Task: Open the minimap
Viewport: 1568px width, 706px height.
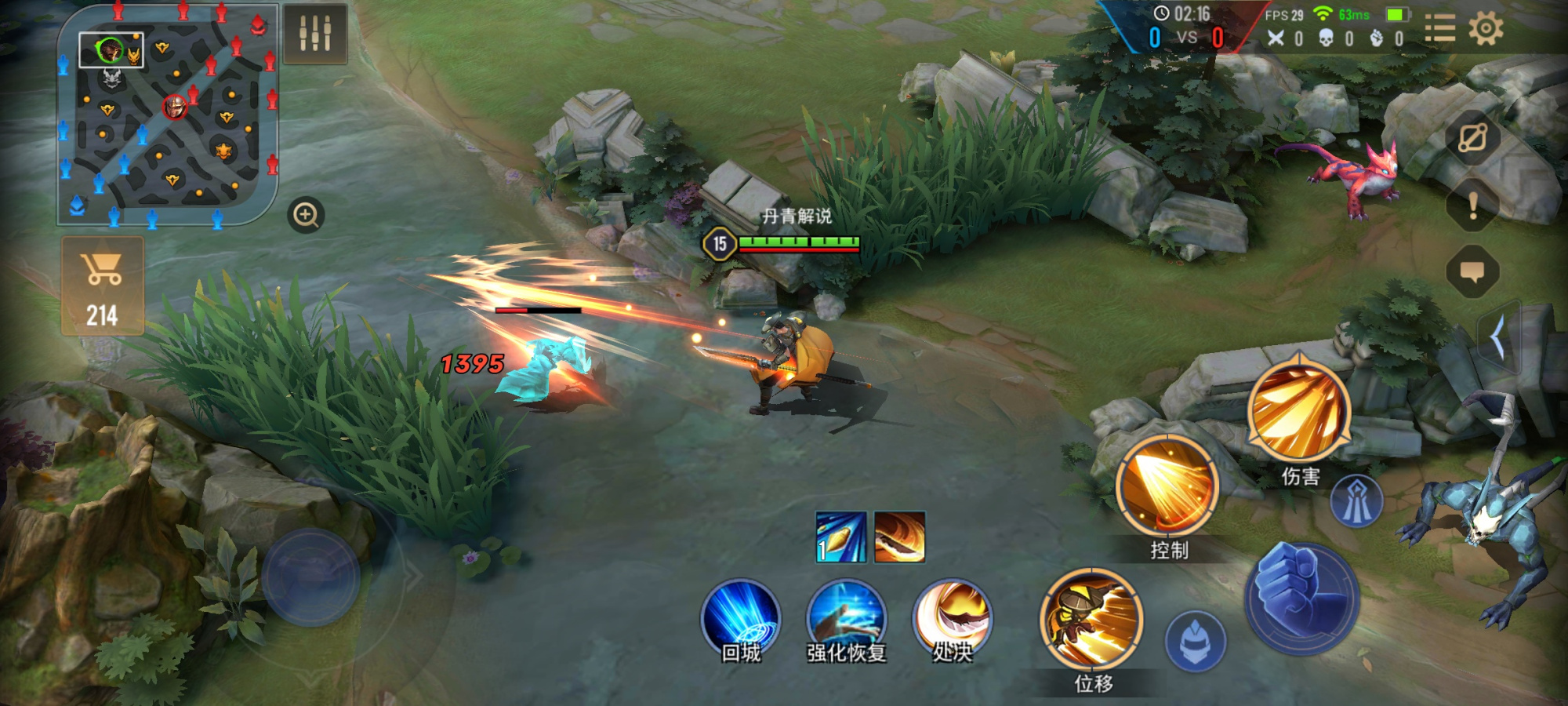Action: (168, 116)
